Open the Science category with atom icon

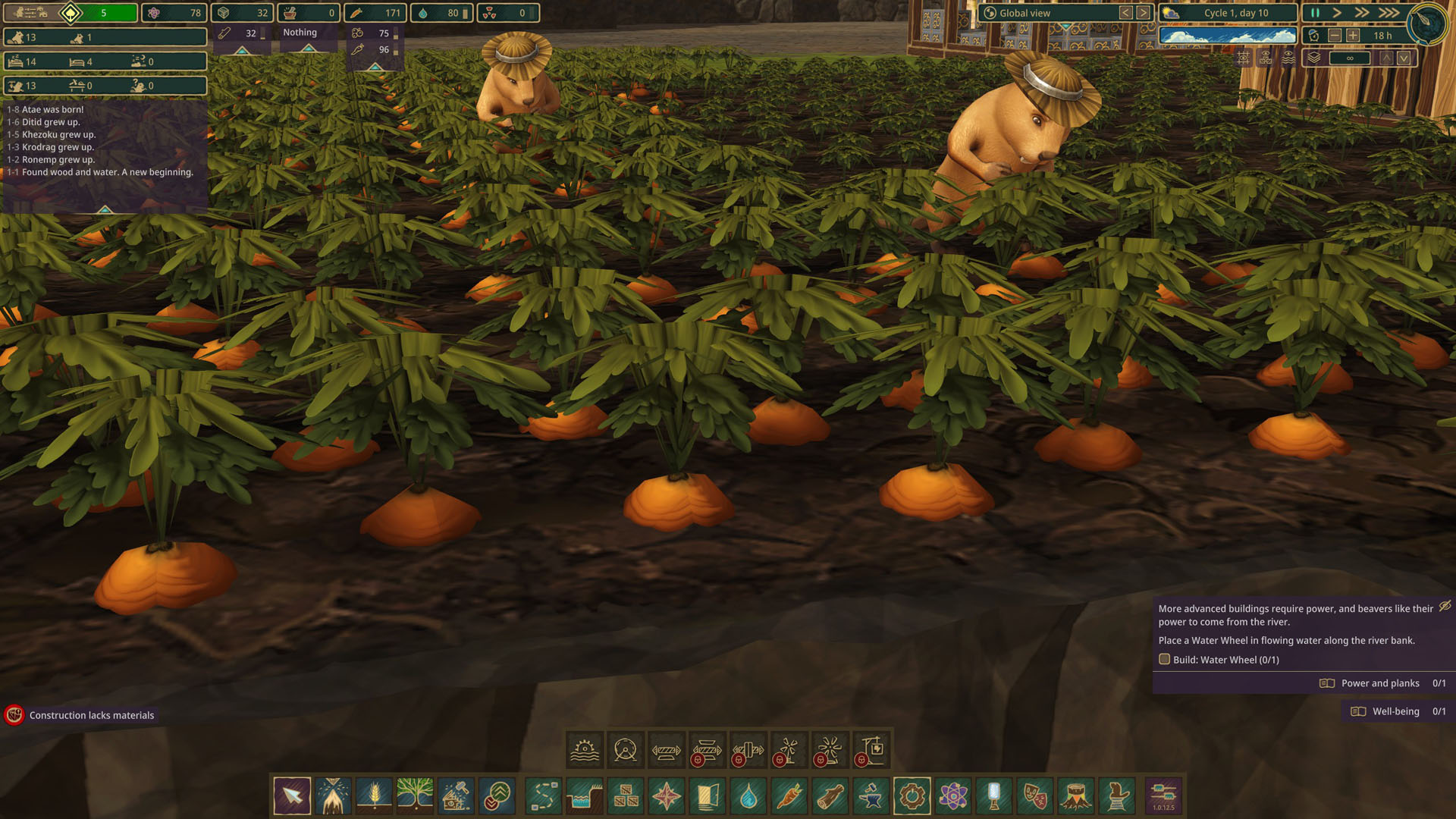tap(953, 796)
